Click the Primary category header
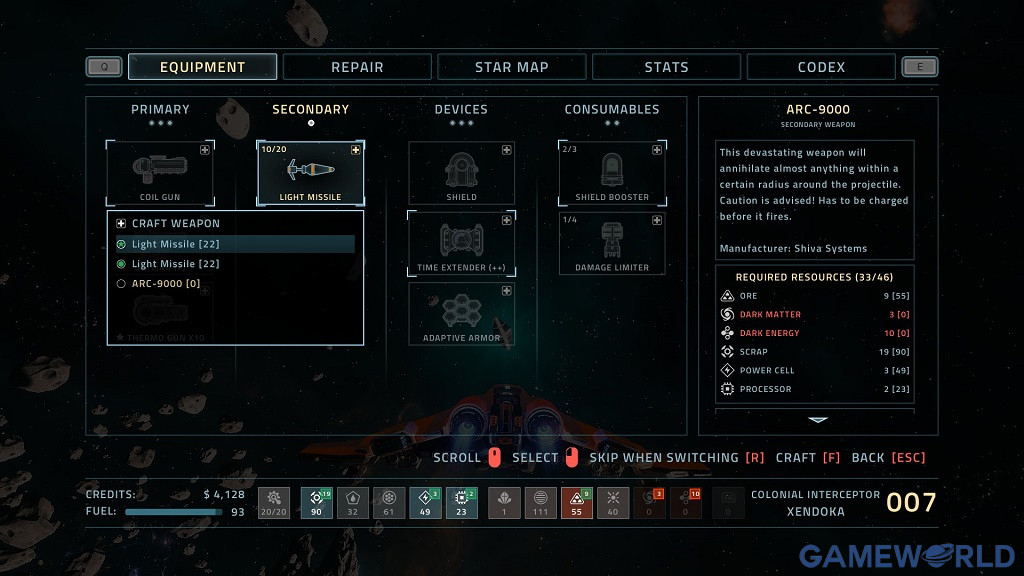The width and height of the screenshot is (1024, 576). pyautogui.click(x=160, y=109)
